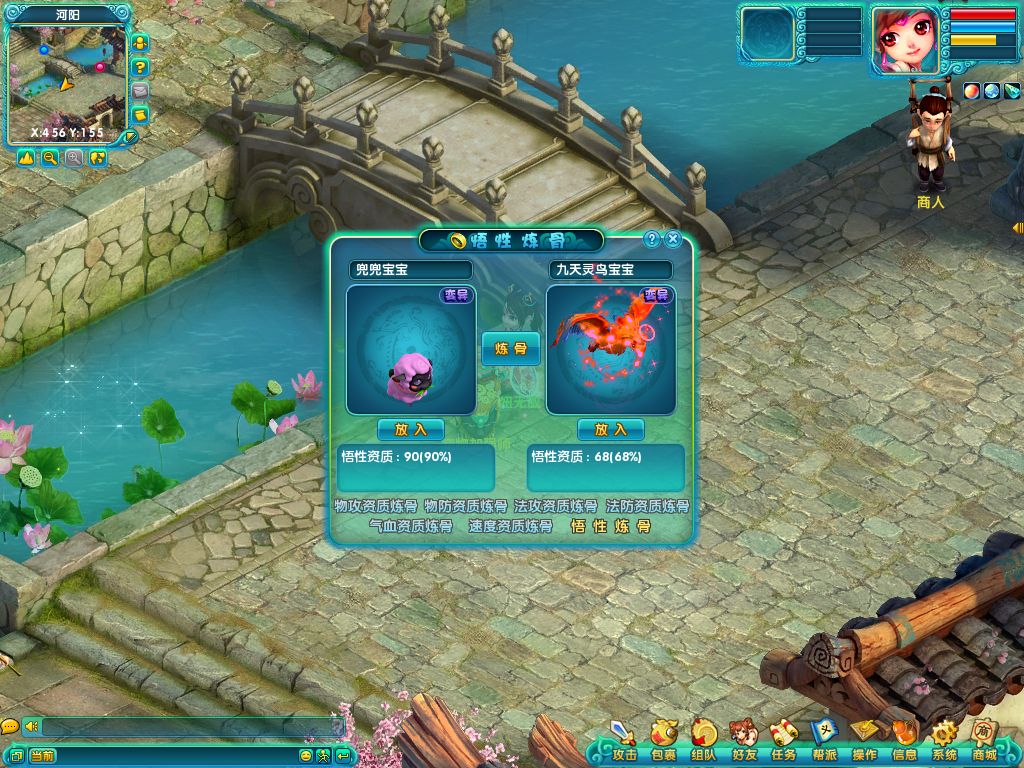Click 放入 under 兜兜宝宝
Image resolution: width=1024 pixels, height=768 pixels.
tap(411, 429)
